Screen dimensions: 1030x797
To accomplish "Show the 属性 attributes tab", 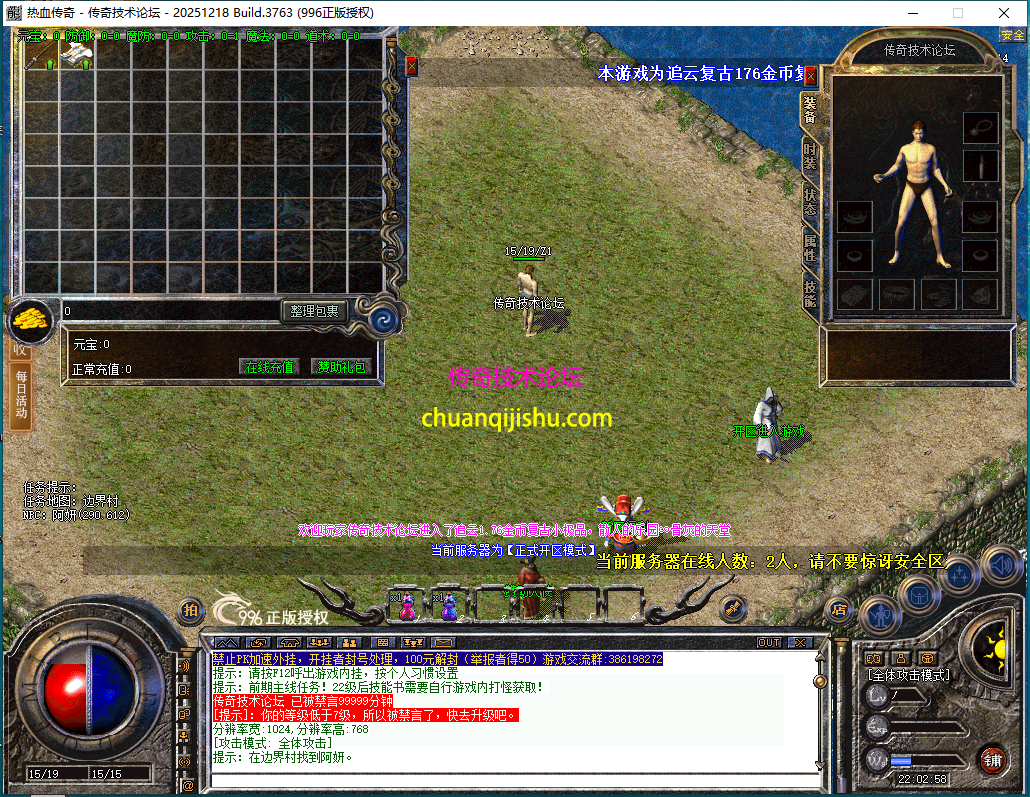I will [x=809, y=248].
